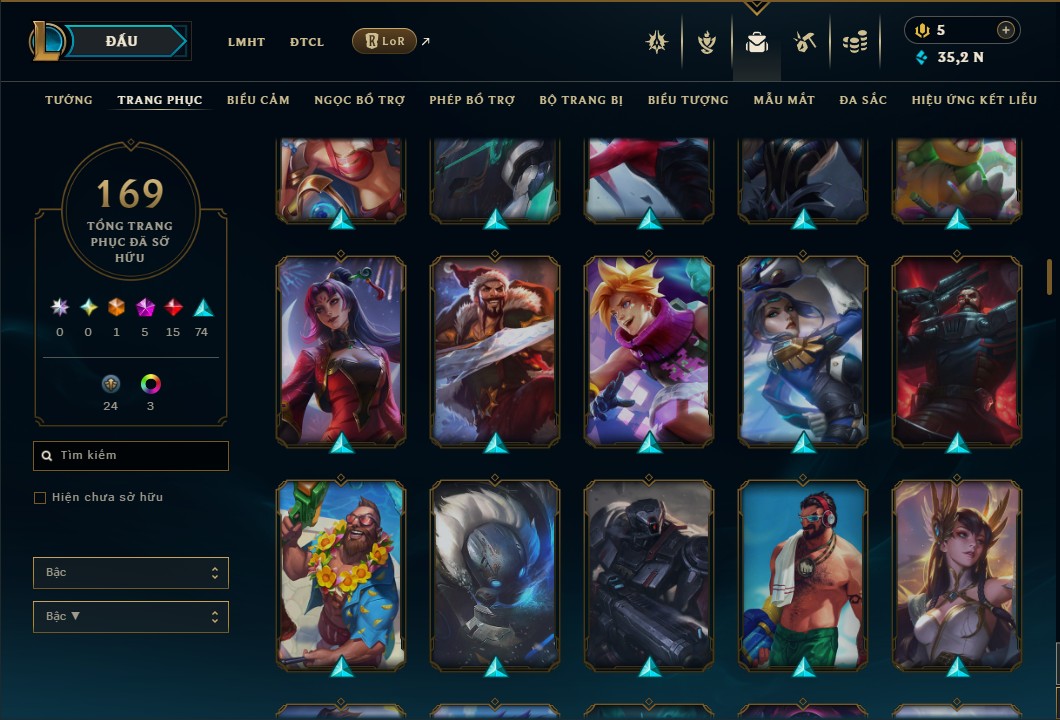
Task: Add currency with the plus button
Action: coord(1006,30)
